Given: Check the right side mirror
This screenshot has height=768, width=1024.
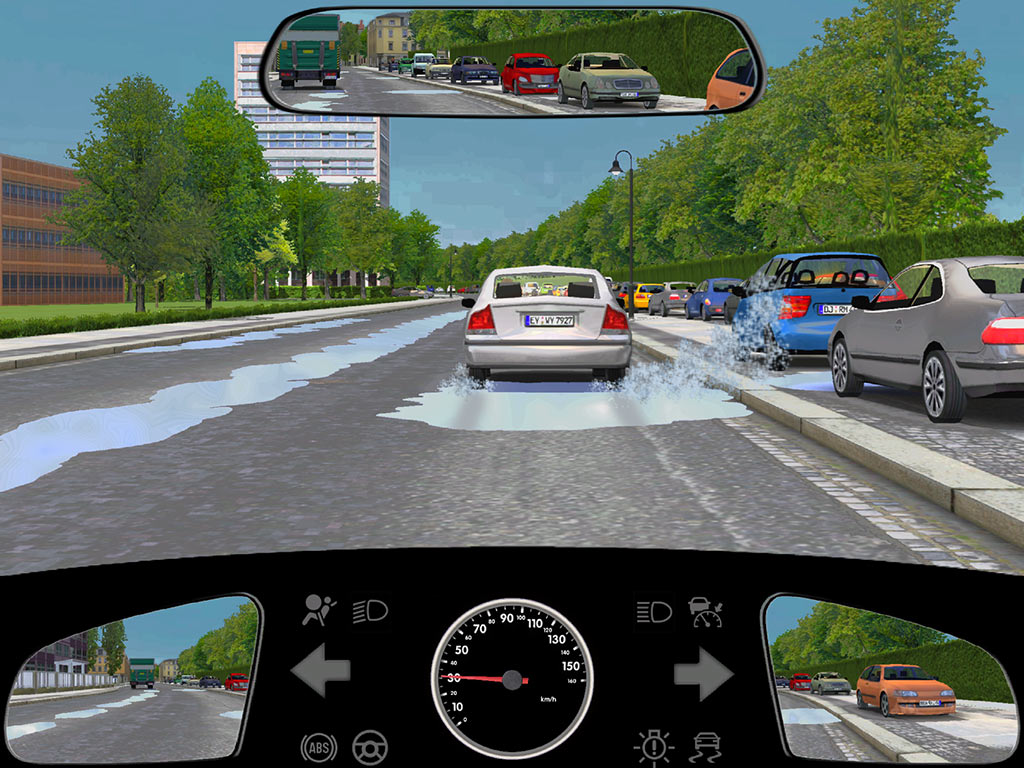Looking at the screenshot, I should (x=888, y=678).
